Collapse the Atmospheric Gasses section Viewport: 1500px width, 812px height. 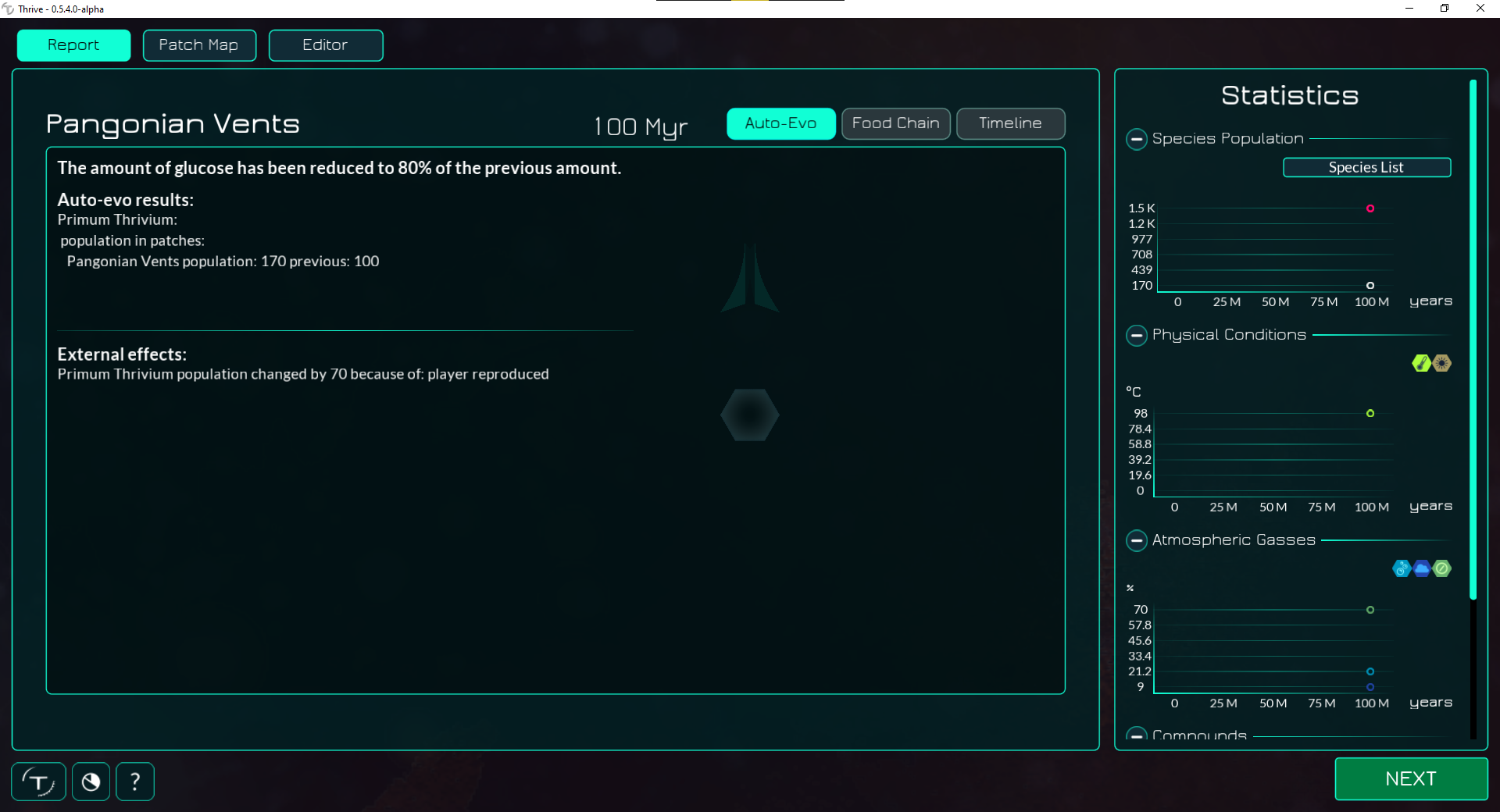[x=1136, y=540]
